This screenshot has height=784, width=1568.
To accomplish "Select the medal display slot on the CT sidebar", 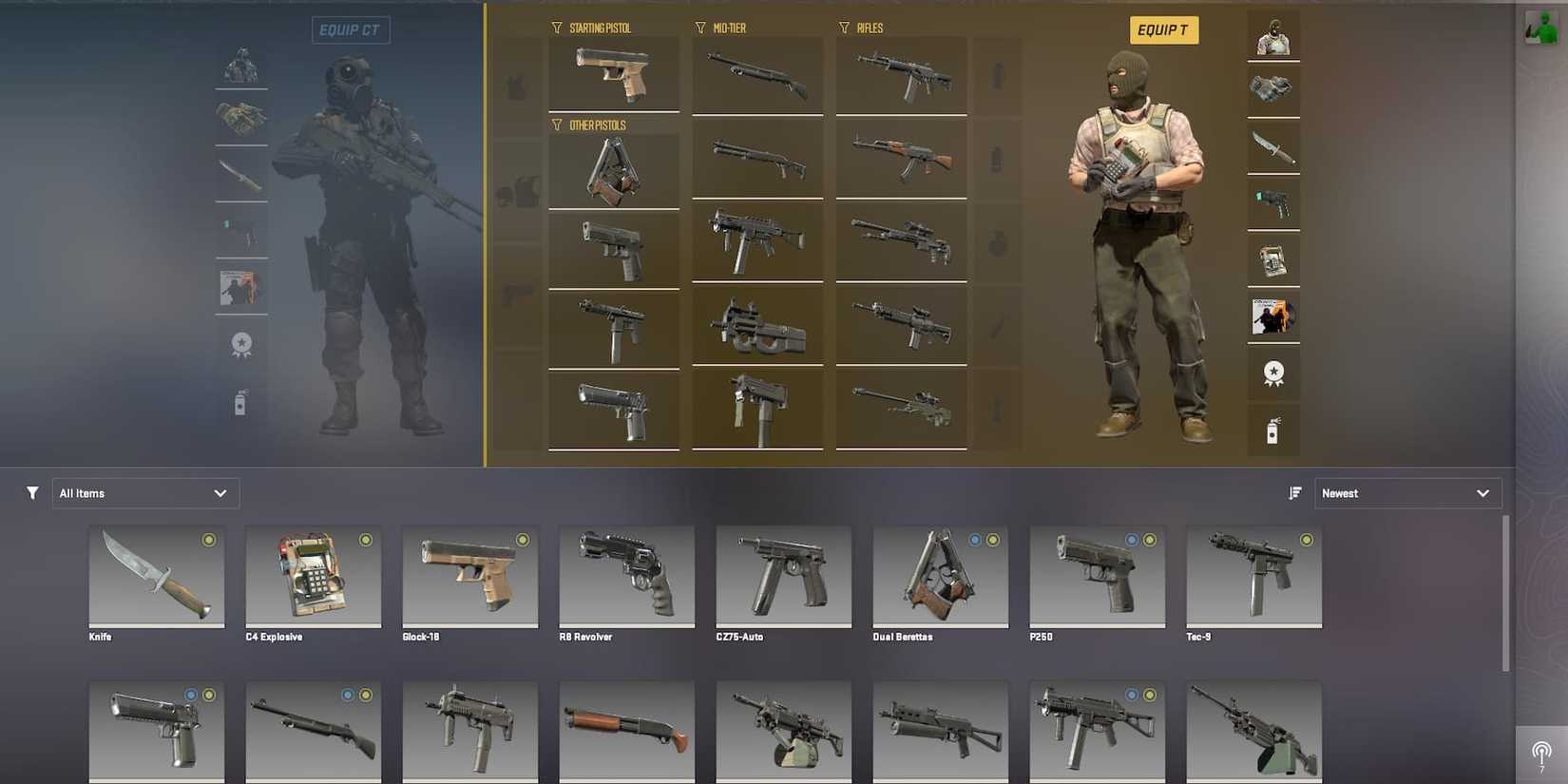I will coord(241,345).
